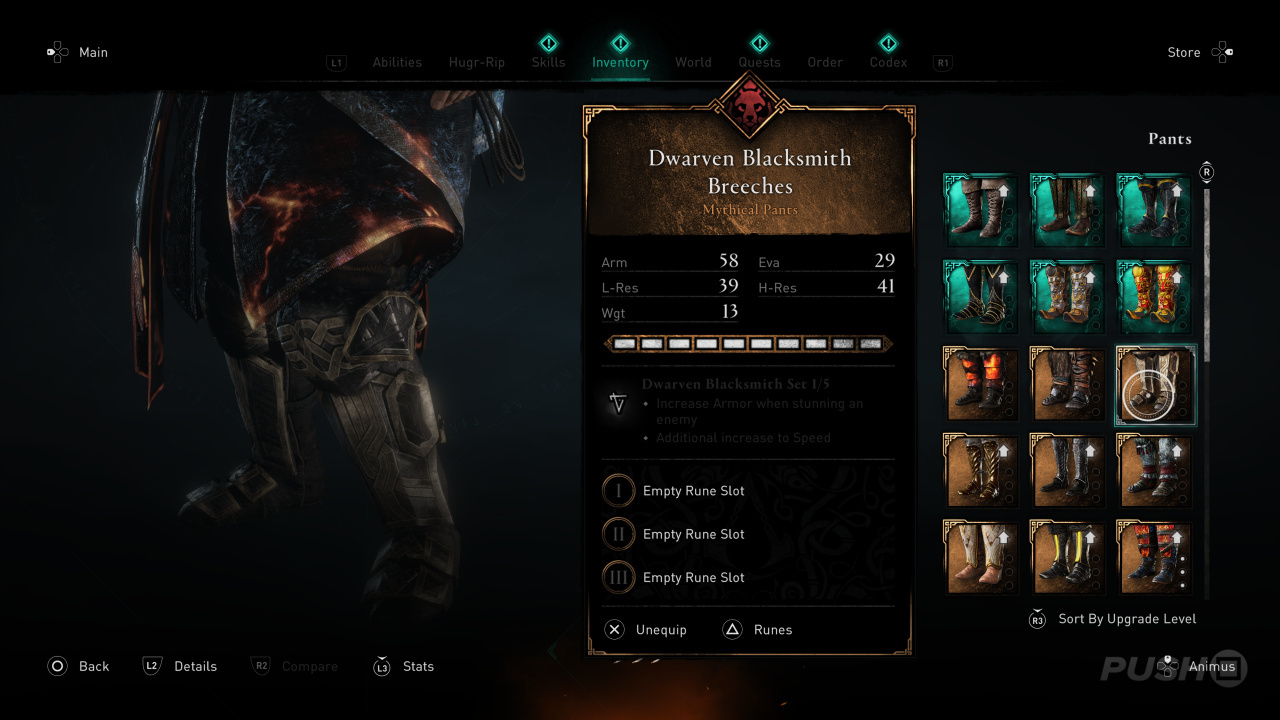Viewport: 1280px width, 720px height.
Task: Switch to the Skills tab
Action: 548,62
